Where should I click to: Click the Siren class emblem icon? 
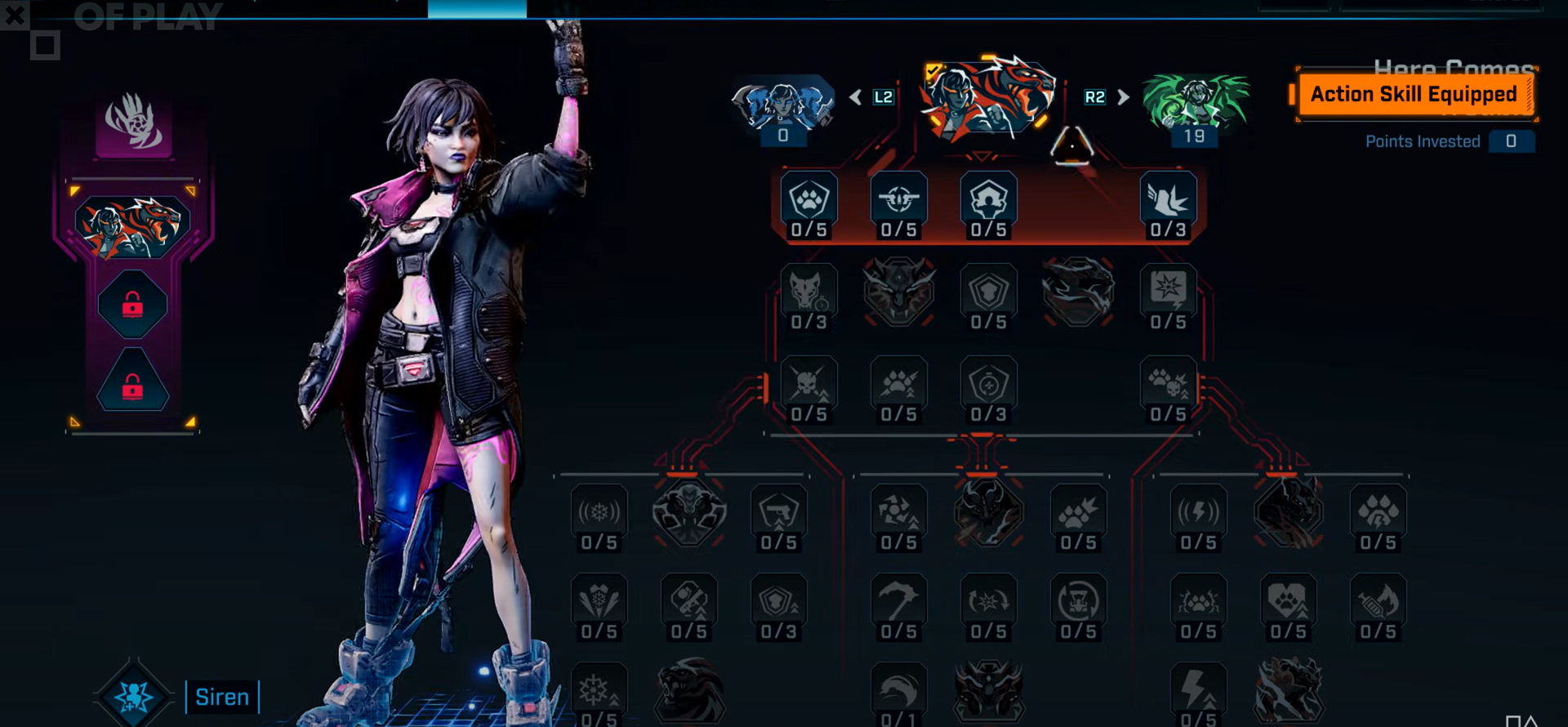point(134,696)
